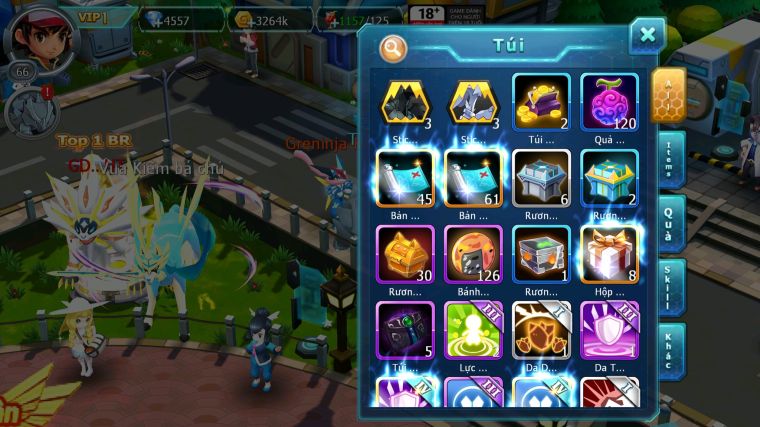Select the Bánh item with 126 count
This screenshot has height=427, width=760.
click(473, 253)
